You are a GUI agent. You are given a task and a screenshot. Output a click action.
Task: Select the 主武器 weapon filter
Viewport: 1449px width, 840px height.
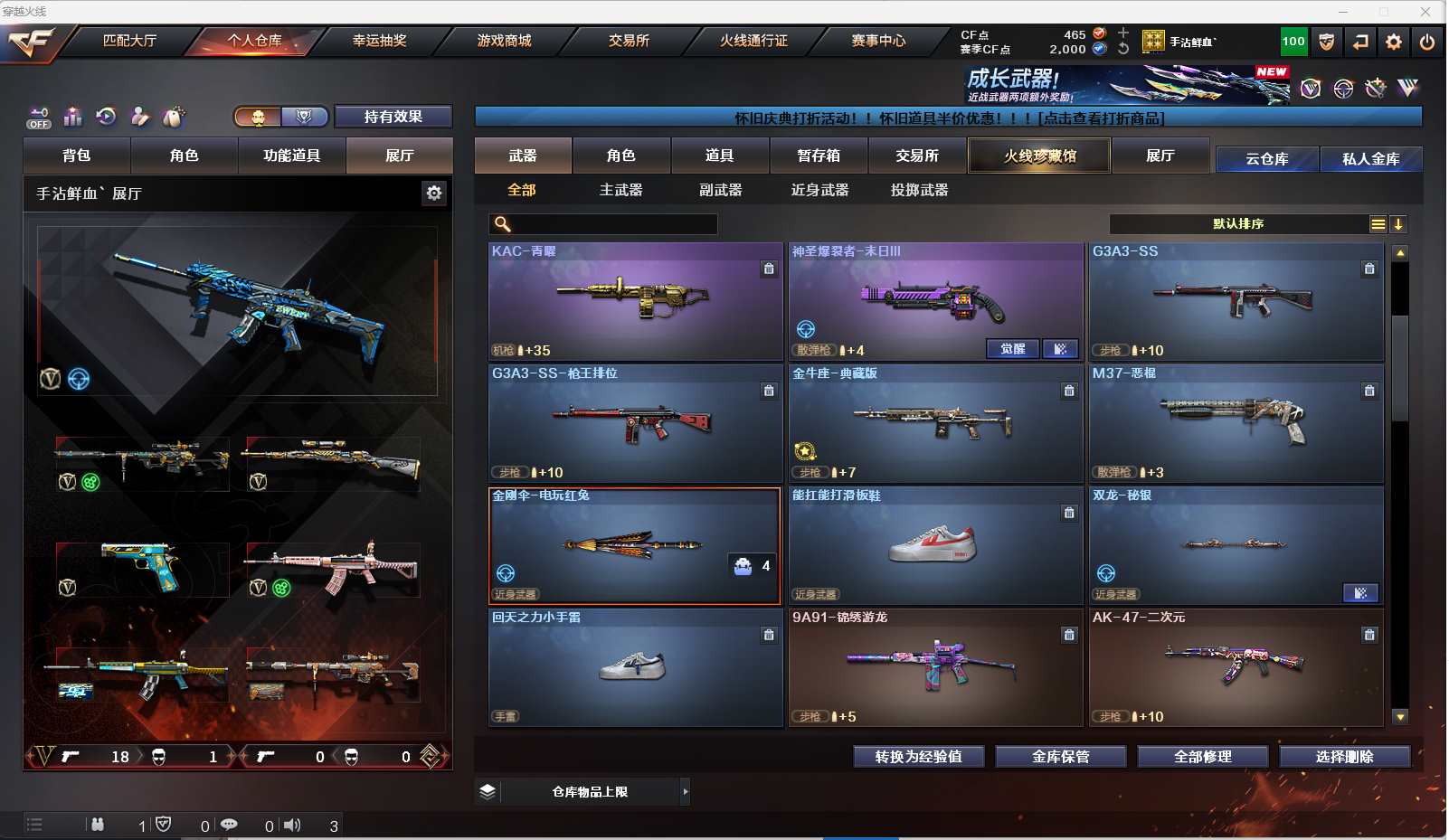(620, 190)
